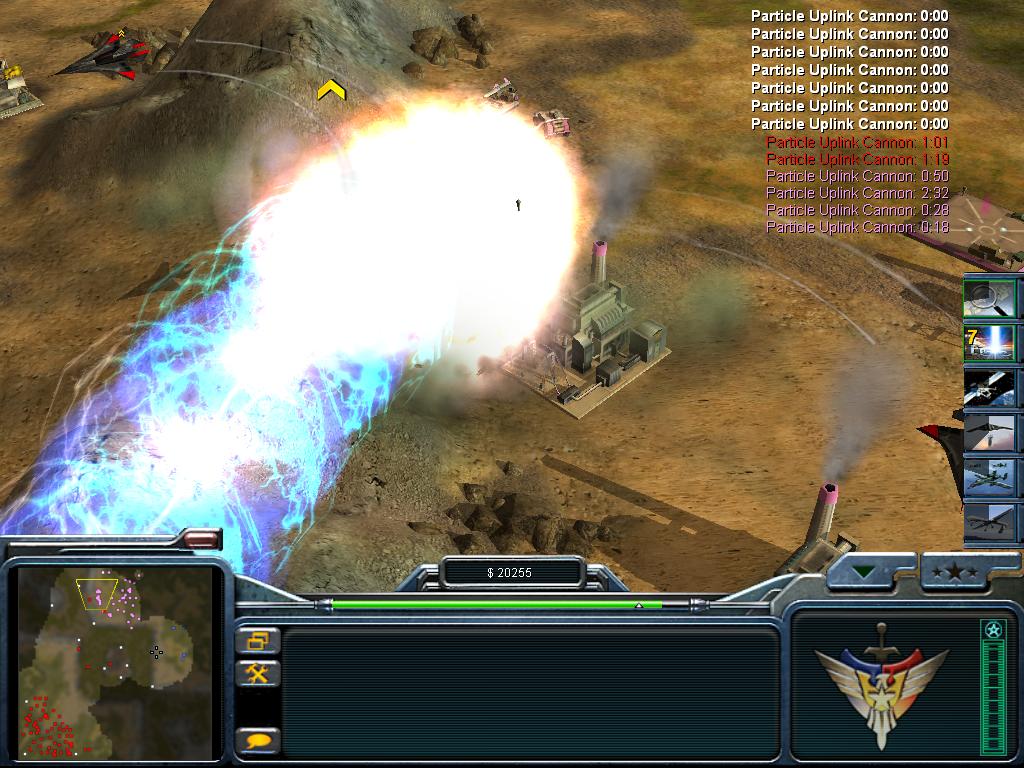1024x768 pixels.
Task: Activate the magnifying glass intelligence power
Action: coord(990,297)
